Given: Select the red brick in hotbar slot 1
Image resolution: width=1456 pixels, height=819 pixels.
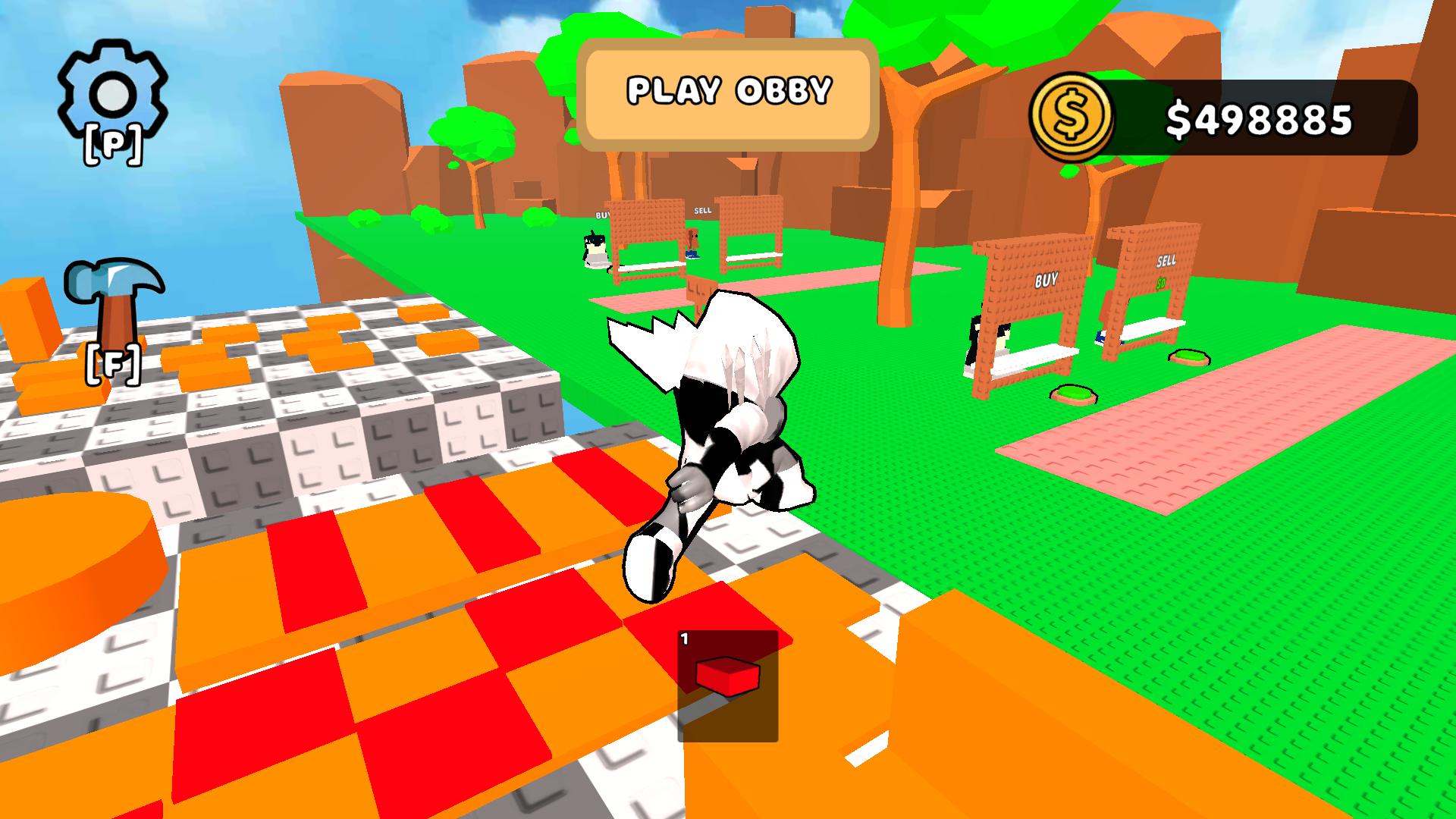Looking at the screenshot, I should click(x=728, y=686).
